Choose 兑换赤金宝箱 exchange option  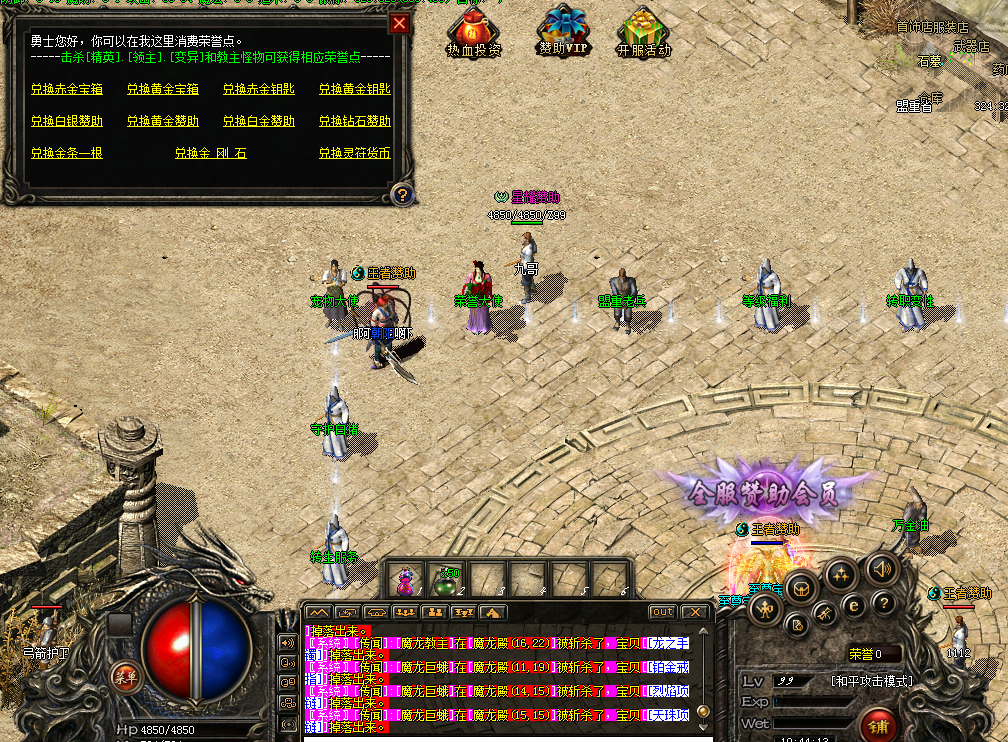pos(66,89)
